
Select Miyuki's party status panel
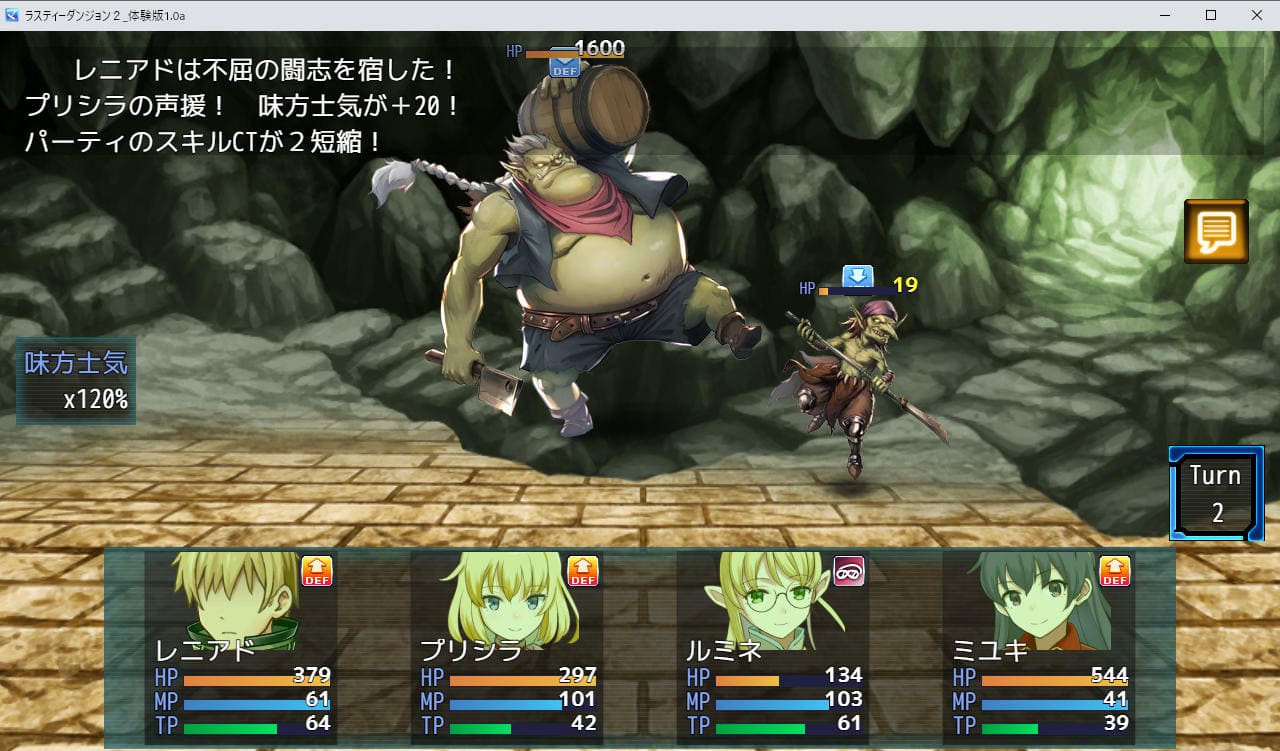(x=1039, y=647)
